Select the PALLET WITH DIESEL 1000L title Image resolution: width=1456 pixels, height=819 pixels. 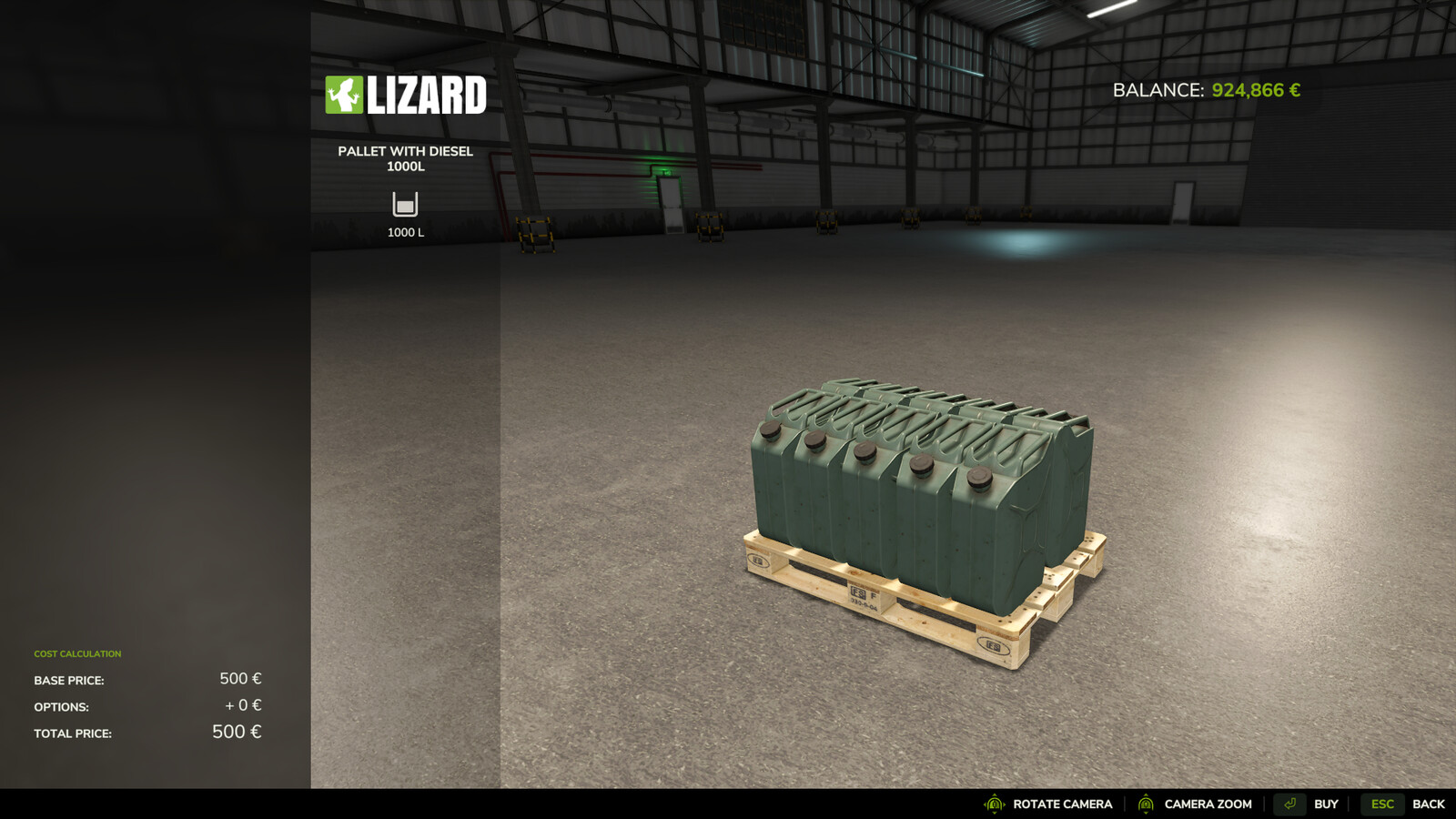(405, 158)
